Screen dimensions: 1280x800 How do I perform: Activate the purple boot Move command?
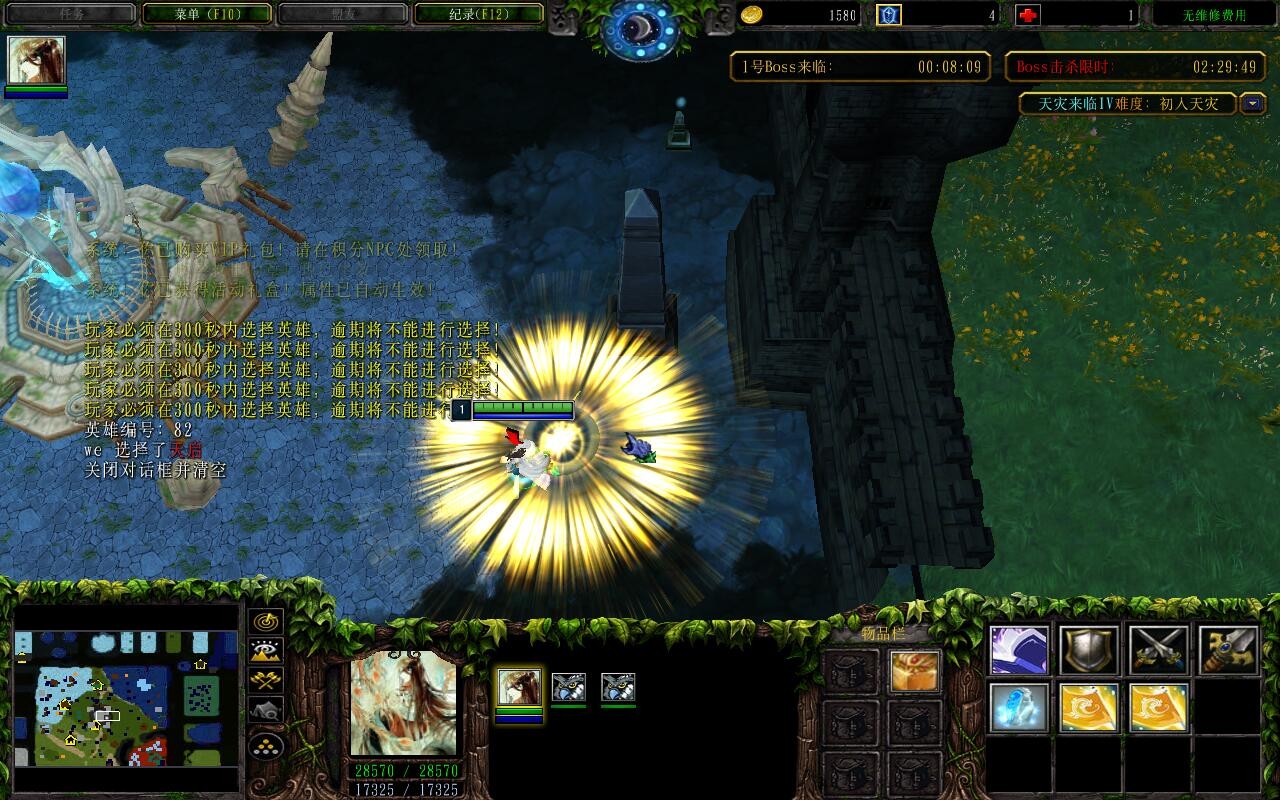(x=1019, y=650)
